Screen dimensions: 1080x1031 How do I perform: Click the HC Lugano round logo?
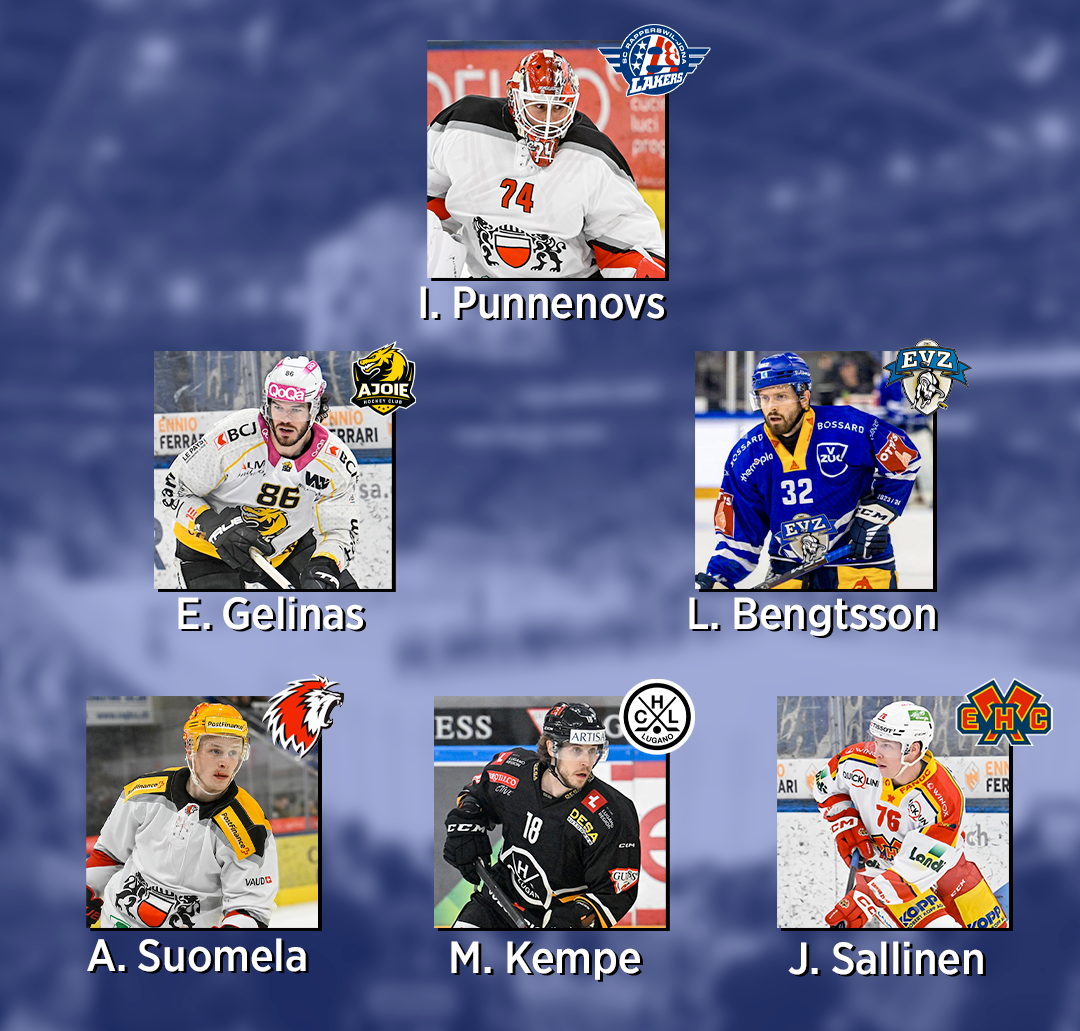[656, 716]
